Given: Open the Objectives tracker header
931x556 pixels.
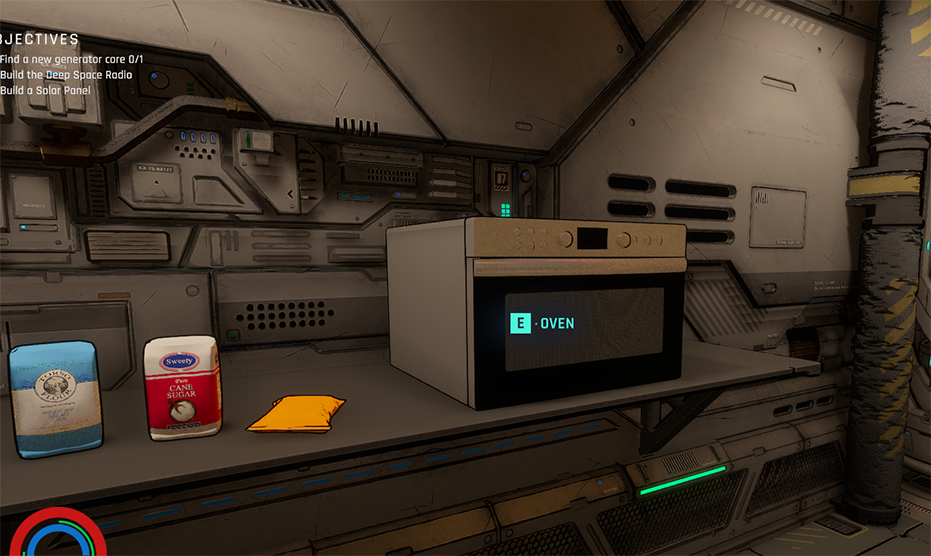Looking at the screenshot, I should tap(38, 40).
